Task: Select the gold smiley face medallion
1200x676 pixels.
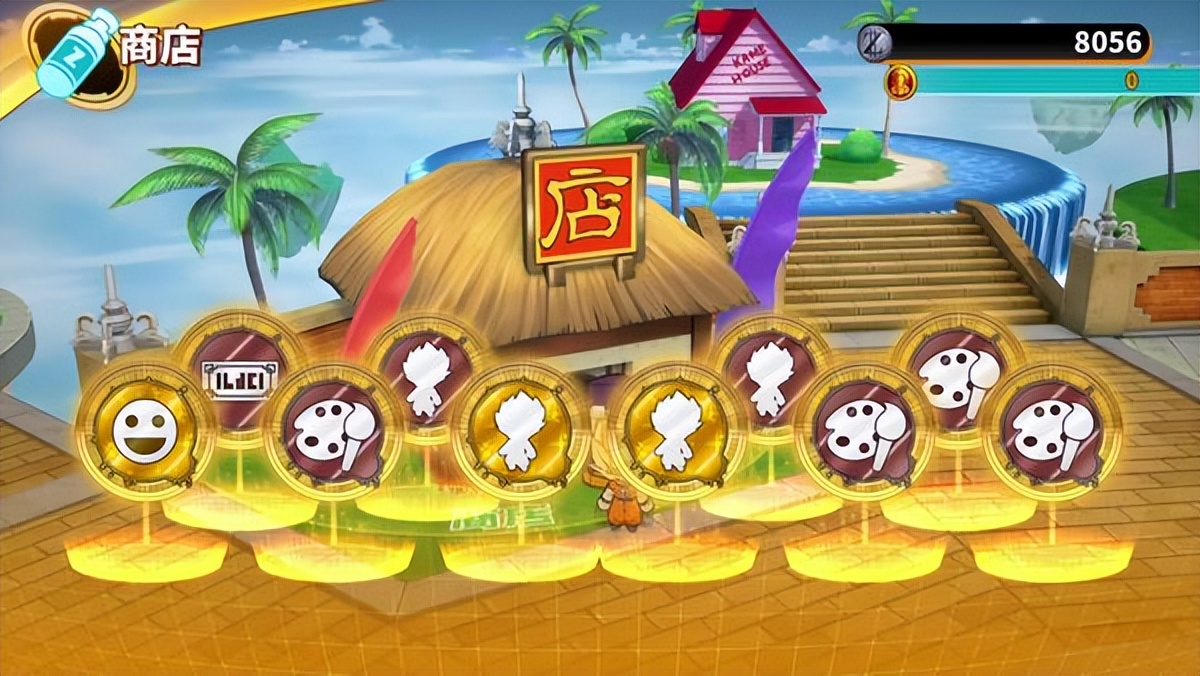Action: [144, 432]
